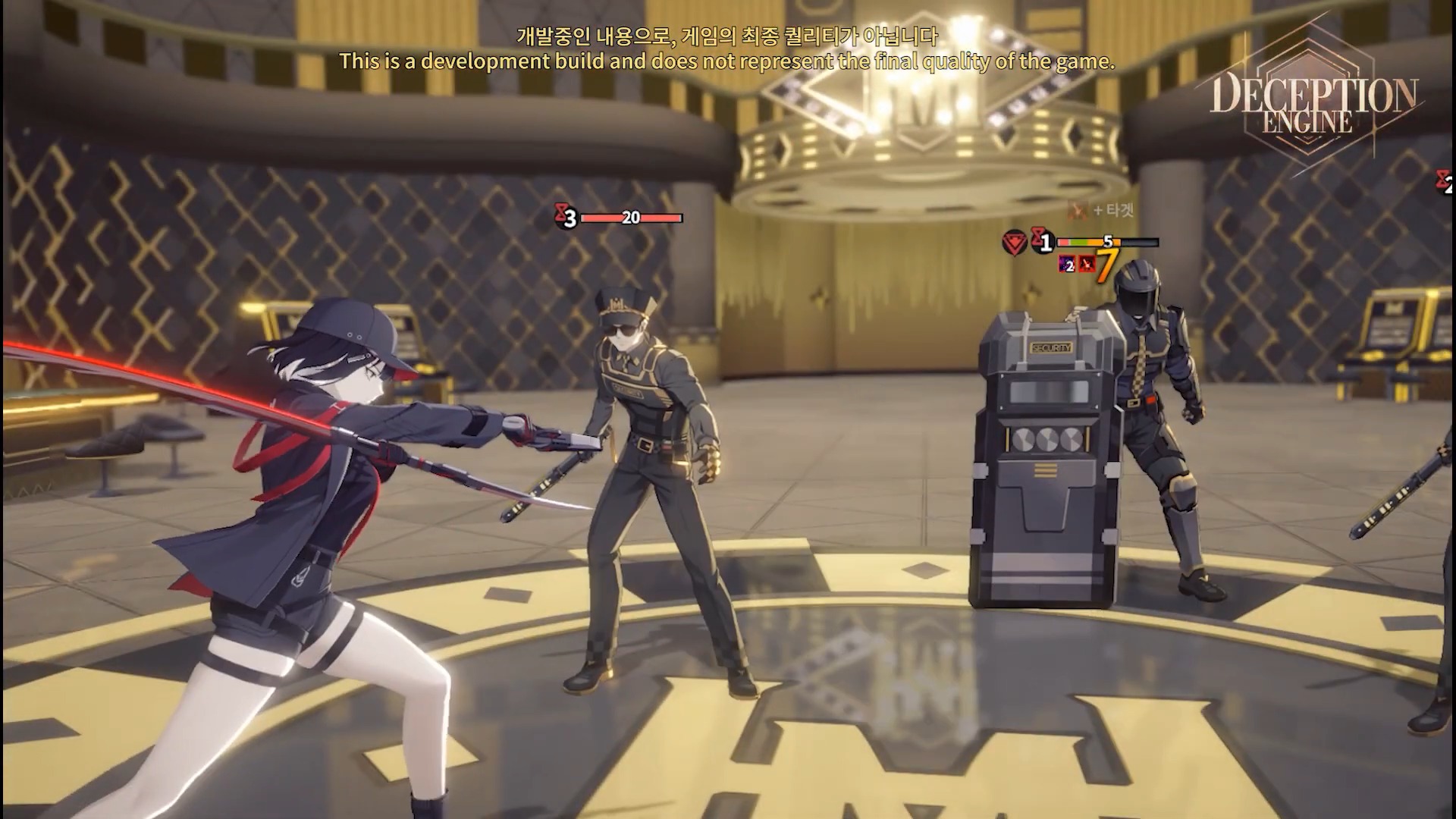Click the red downward-triangle target marker icon
1456x819 pixels.
[x=1015, y=243]
